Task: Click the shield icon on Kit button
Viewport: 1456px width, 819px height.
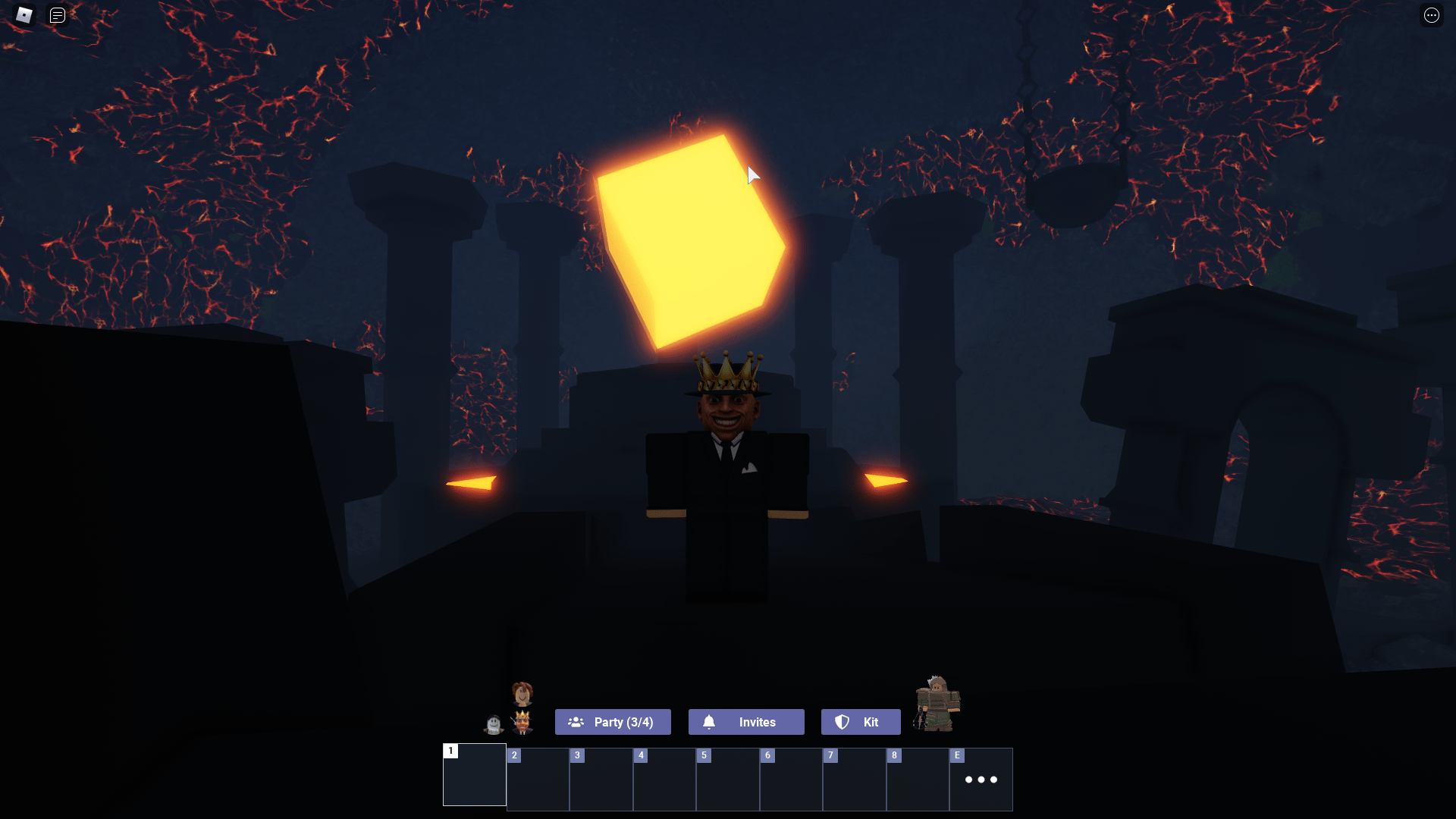Action: pos(843,722)
